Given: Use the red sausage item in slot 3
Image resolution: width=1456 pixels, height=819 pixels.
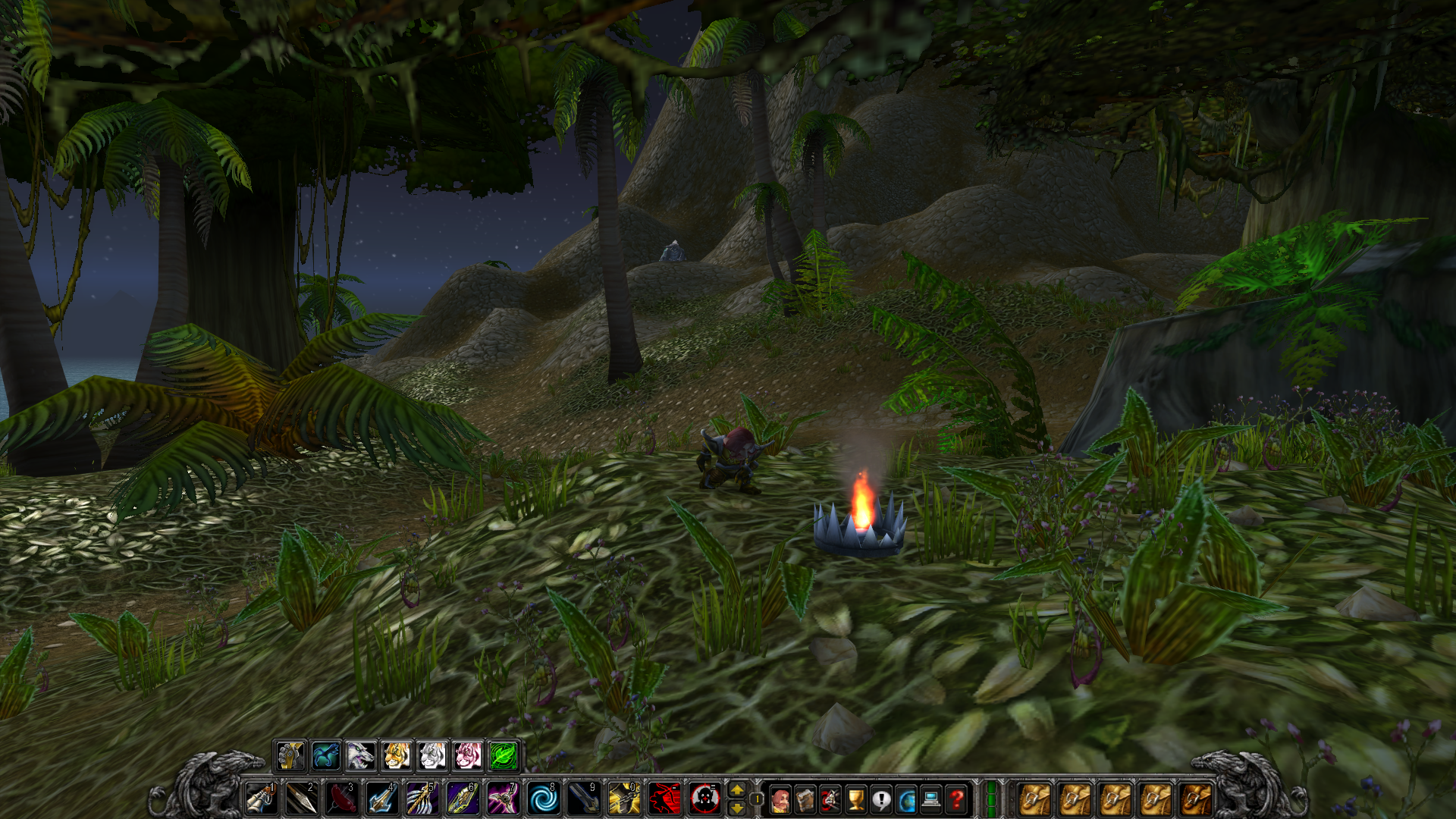Looking at the screenshot, I should (x=342, y=799).
